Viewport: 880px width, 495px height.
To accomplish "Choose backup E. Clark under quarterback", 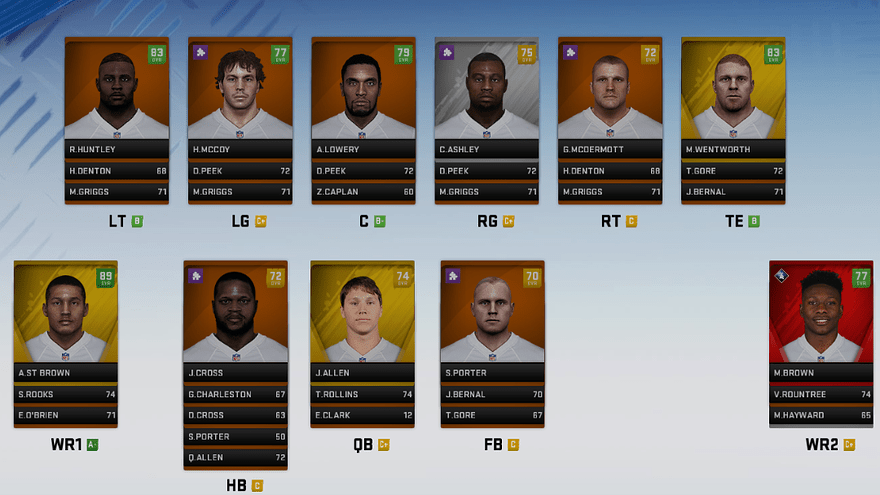I will pos(362,415).
